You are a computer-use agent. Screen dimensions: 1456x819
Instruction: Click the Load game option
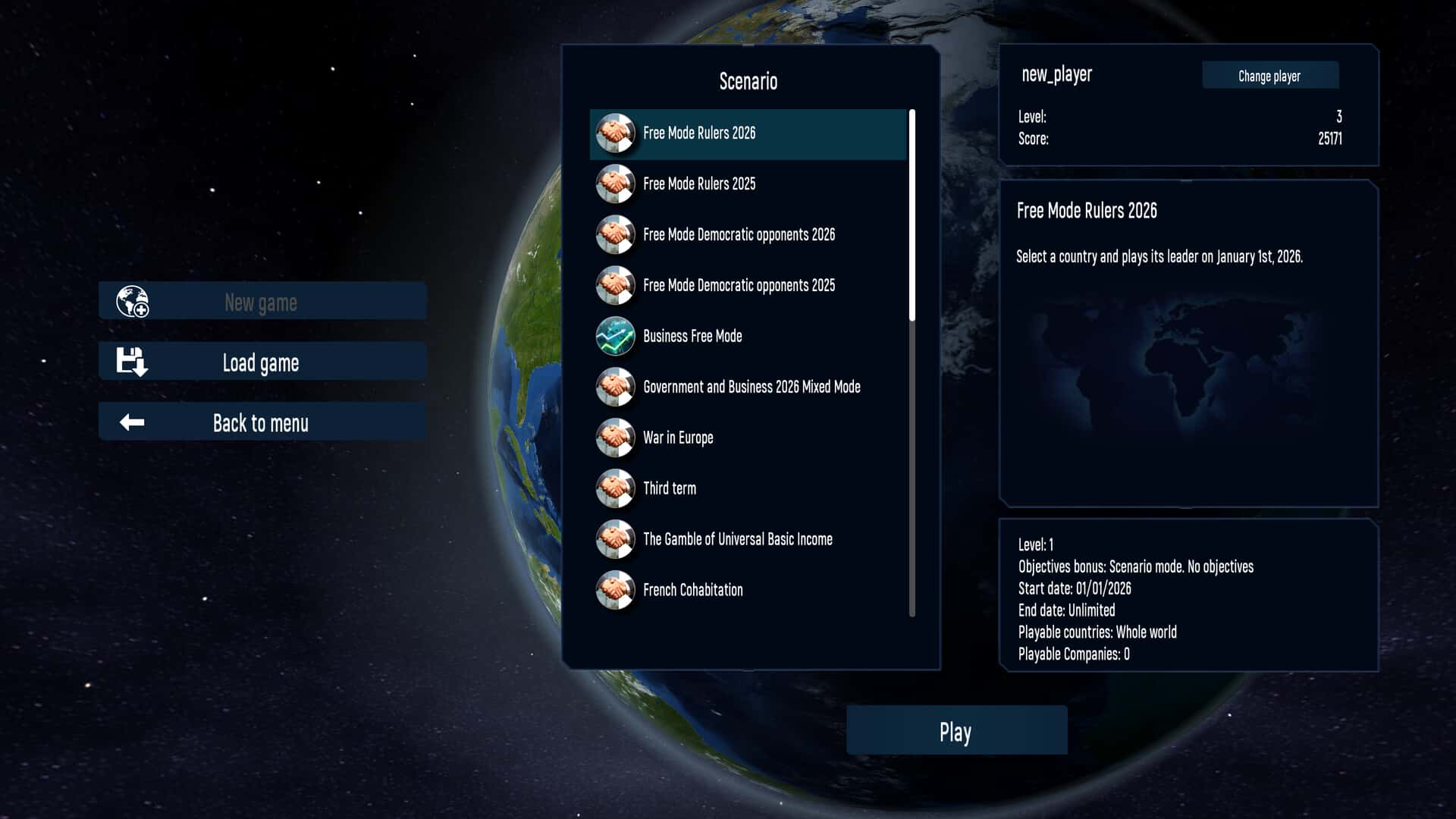point(260,362)
